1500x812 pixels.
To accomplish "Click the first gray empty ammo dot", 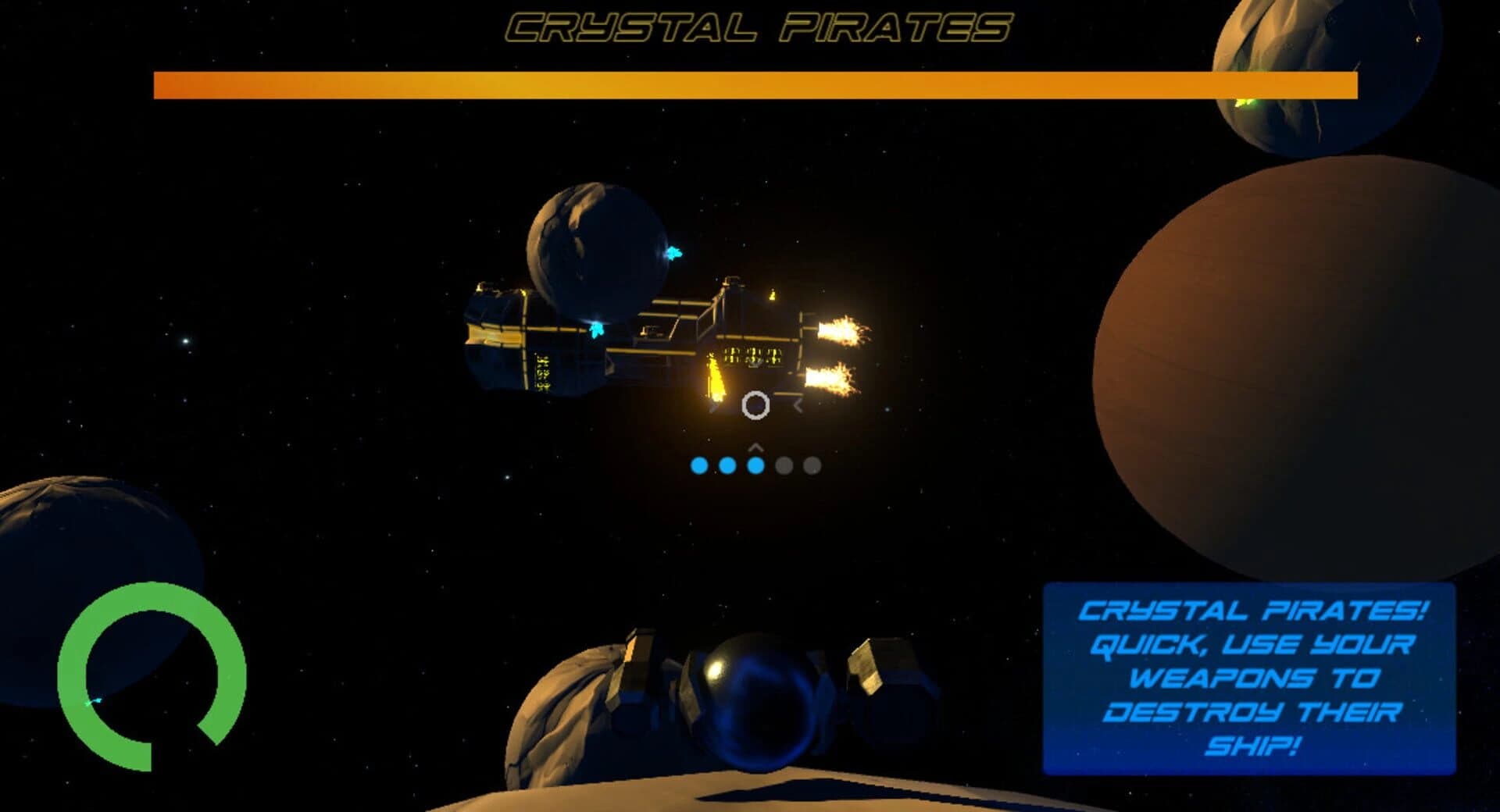I will click(784, 466).
